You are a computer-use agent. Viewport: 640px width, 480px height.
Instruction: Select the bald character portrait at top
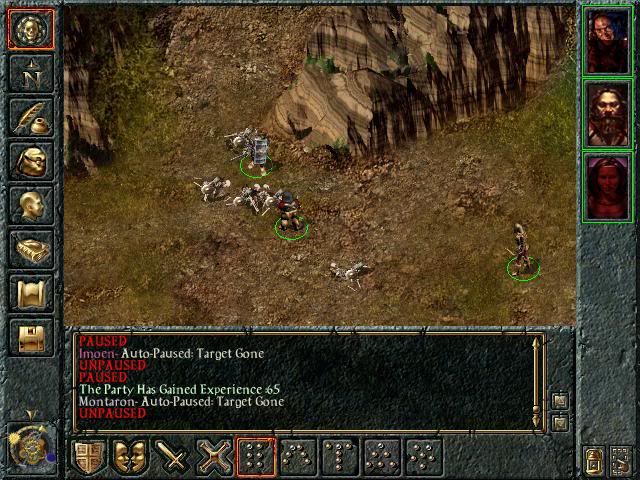pyautogui.click(x=607, y=42)
